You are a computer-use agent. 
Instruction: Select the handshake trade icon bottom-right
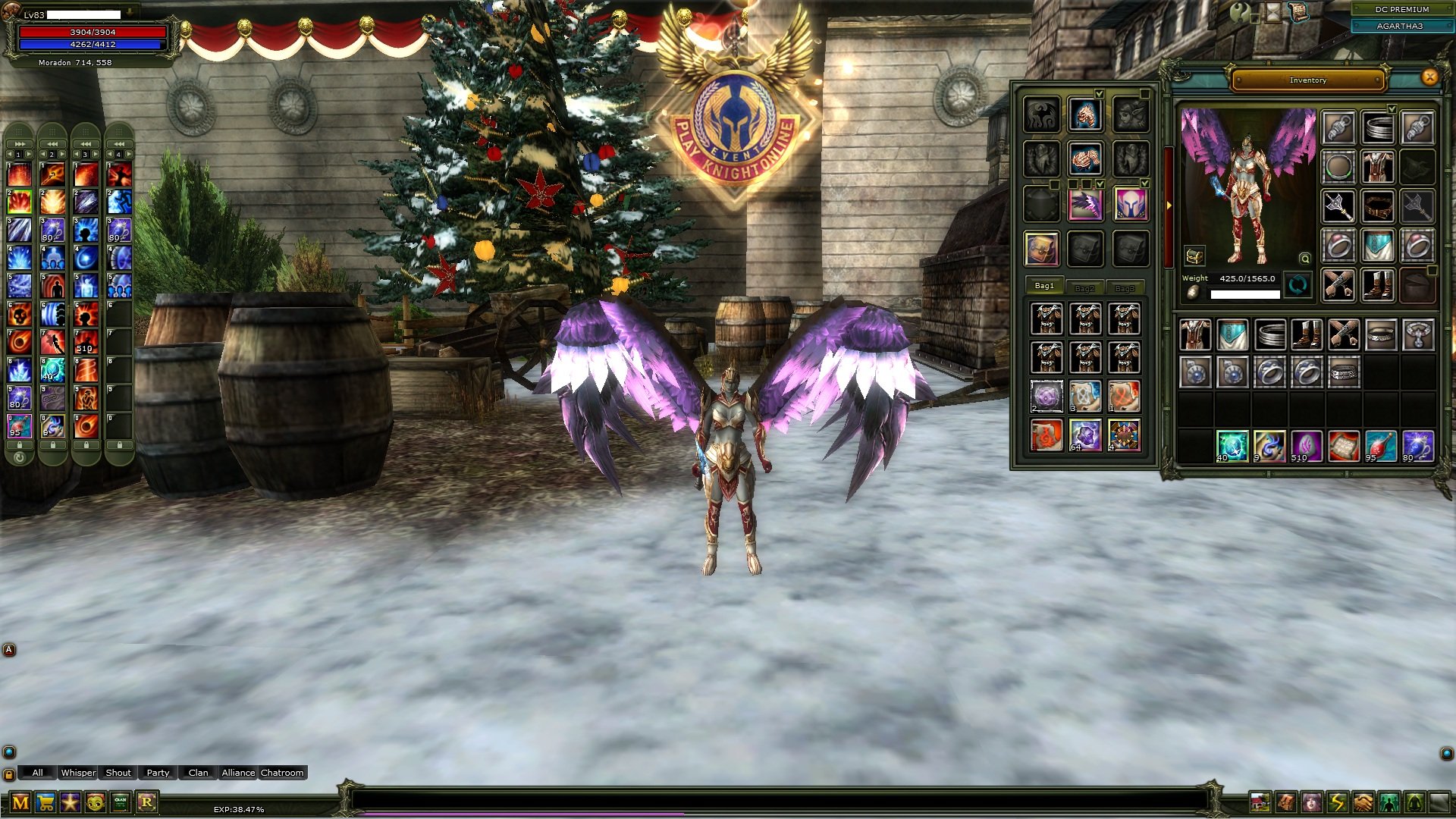pos(1363,802)
